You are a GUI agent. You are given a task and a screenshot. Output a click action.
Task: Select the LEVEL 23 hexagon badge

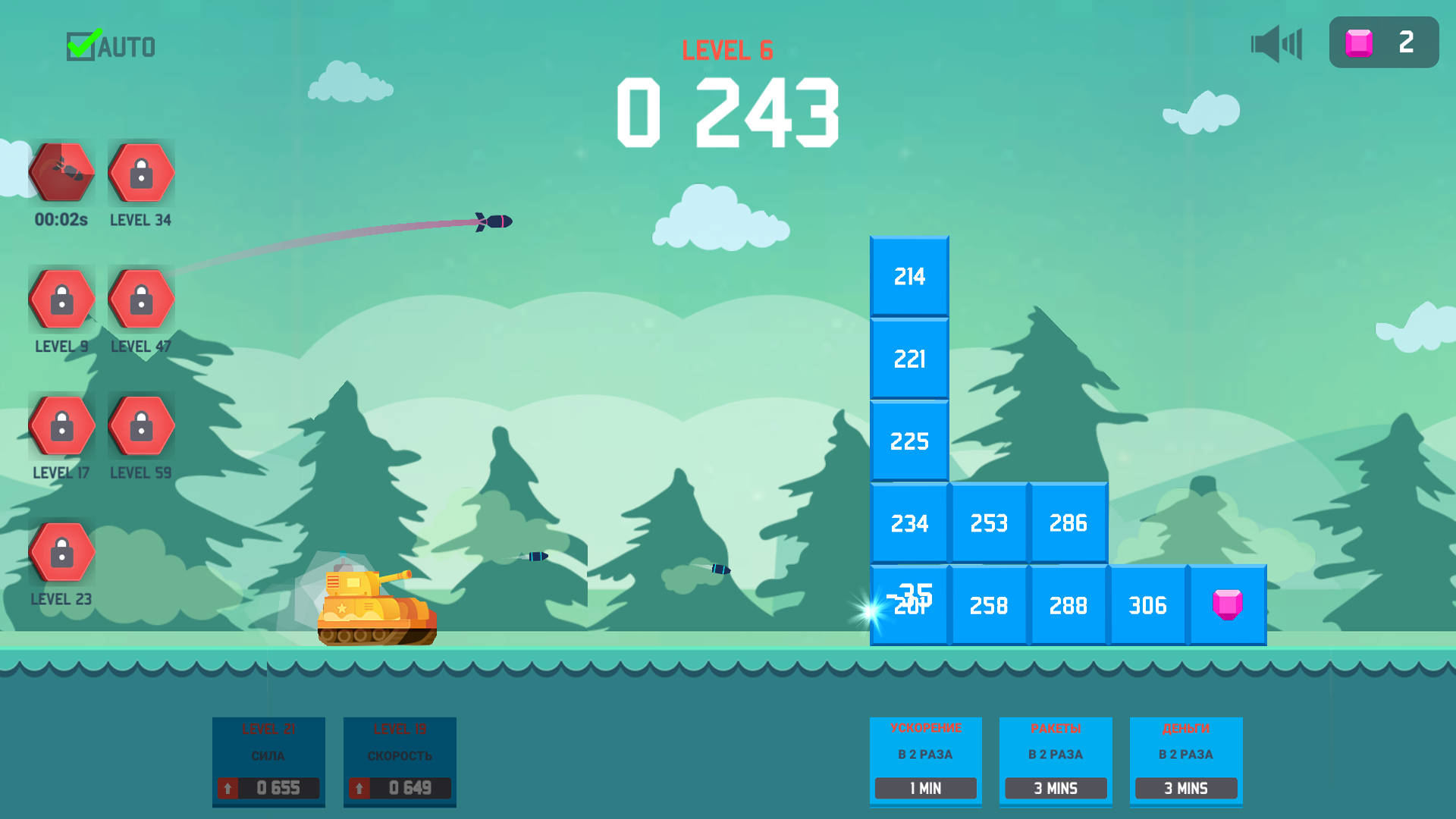pyautogui.click(x=62, y=551)
